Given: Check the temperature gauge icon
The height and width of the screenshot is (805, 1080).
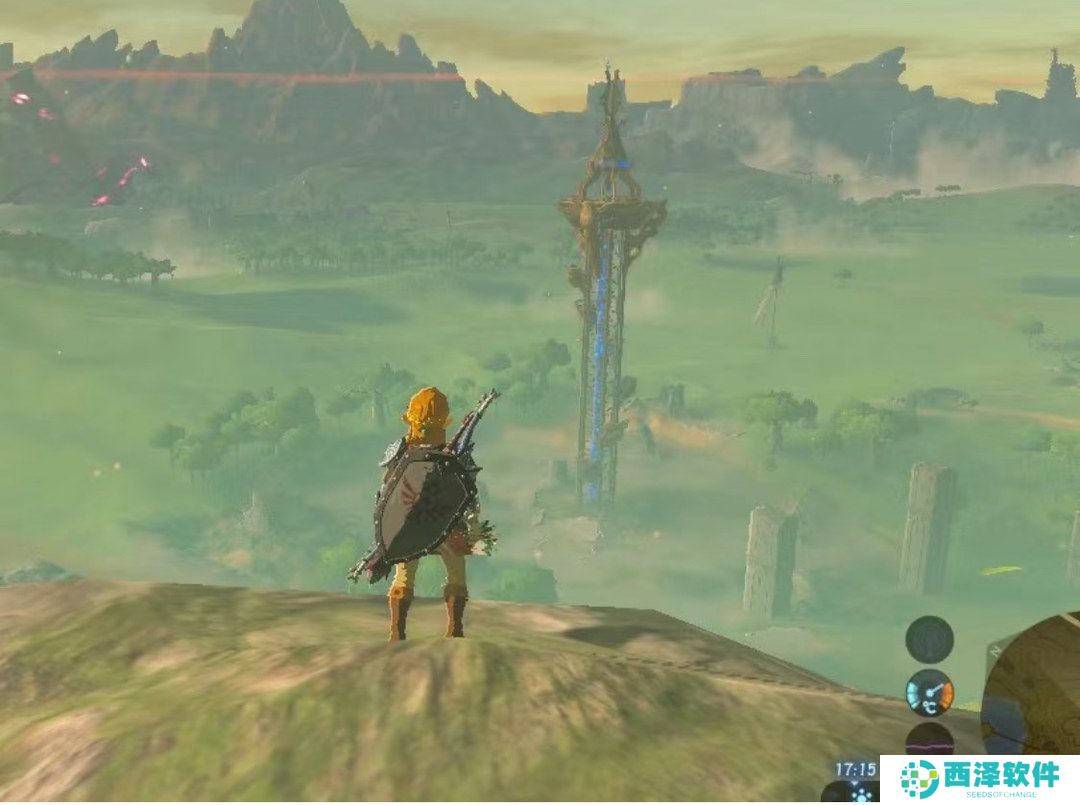Looking at the screenshot, I should coord(929,693).
